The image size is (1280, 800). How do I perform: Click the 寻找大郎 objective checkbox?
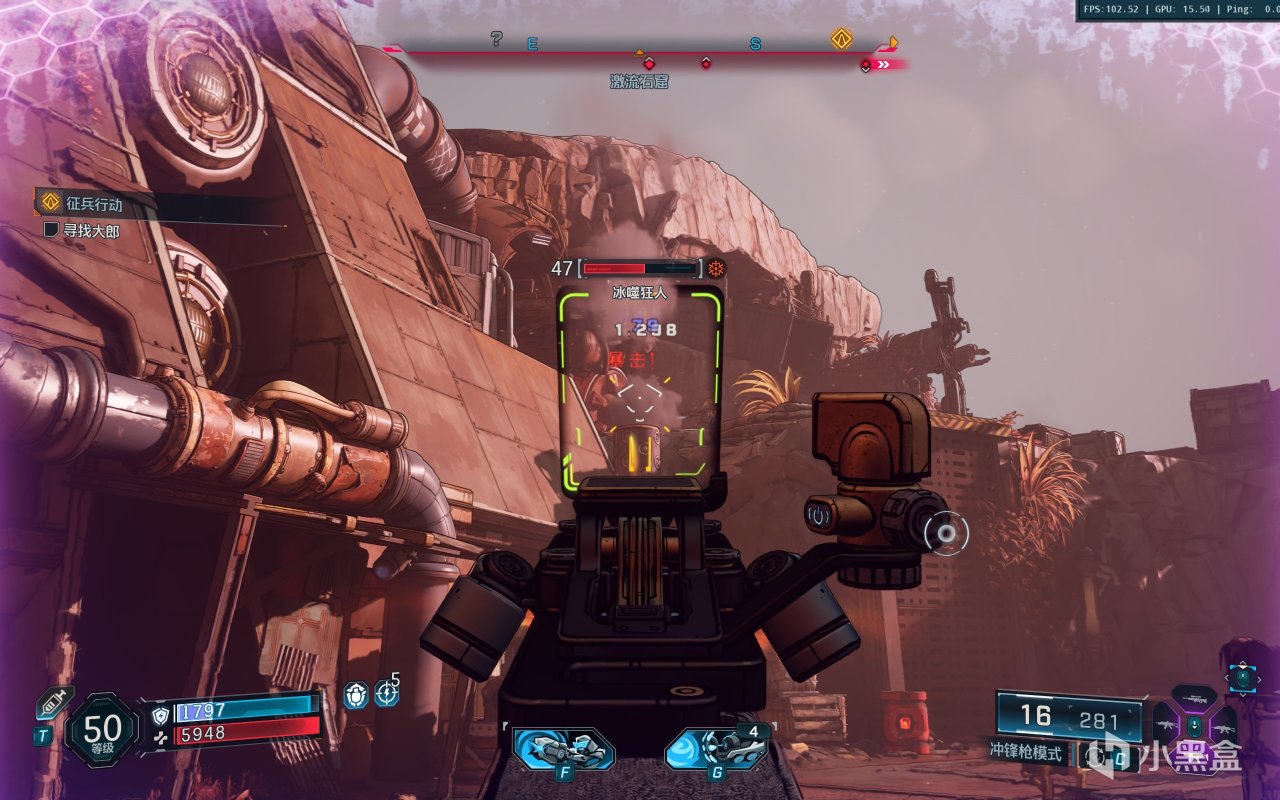click(x=52, y=231)
